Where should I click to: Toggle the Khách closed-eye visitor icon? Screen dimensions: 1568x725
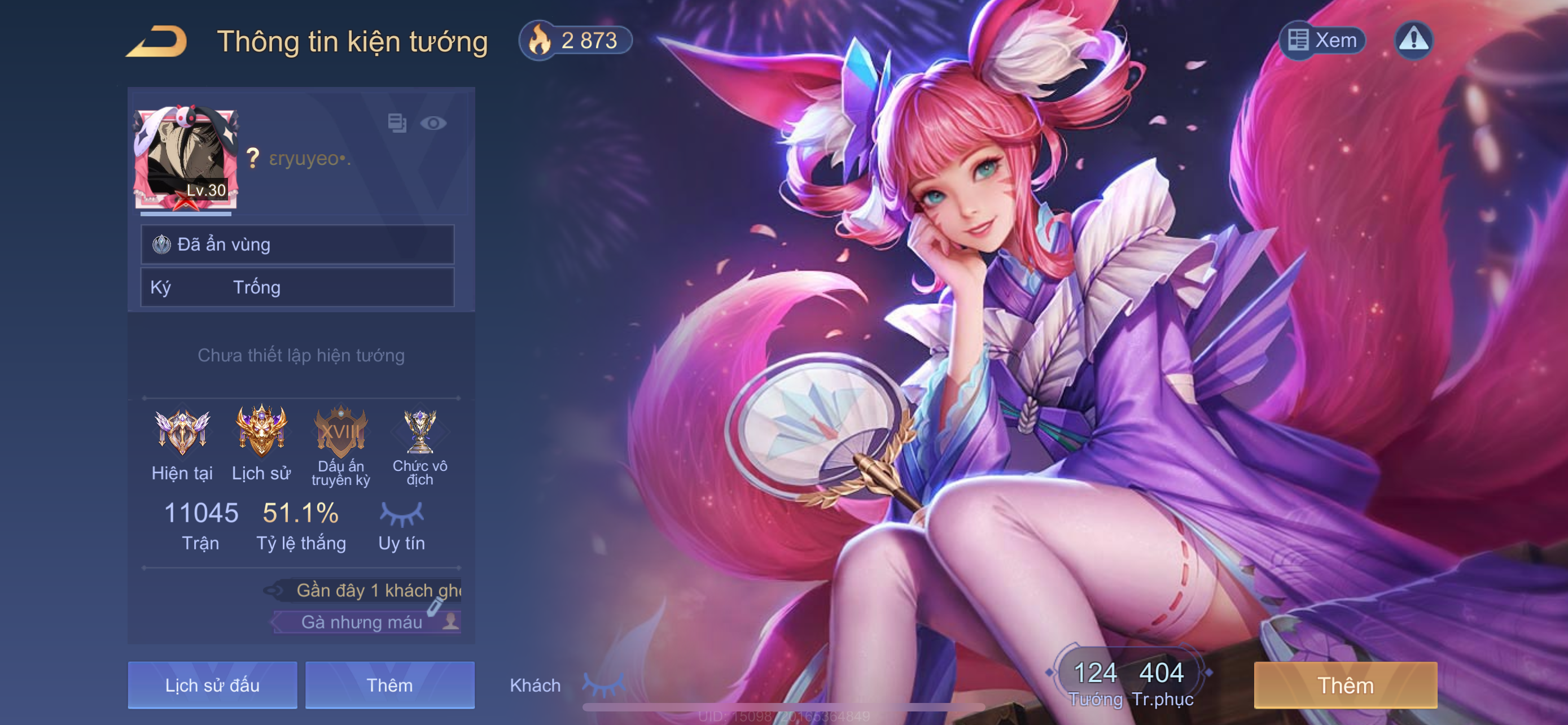[x=603, y=685]
